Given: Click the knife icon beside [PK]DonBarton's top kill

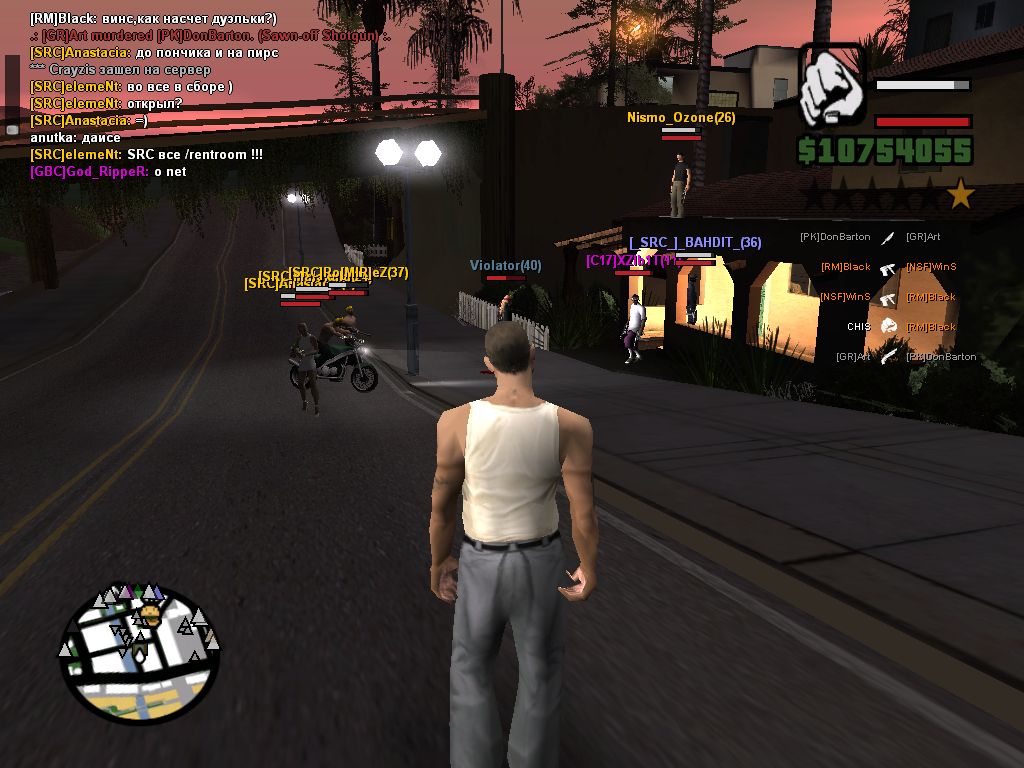Looking at the screenshot, I should coord(887,238).
